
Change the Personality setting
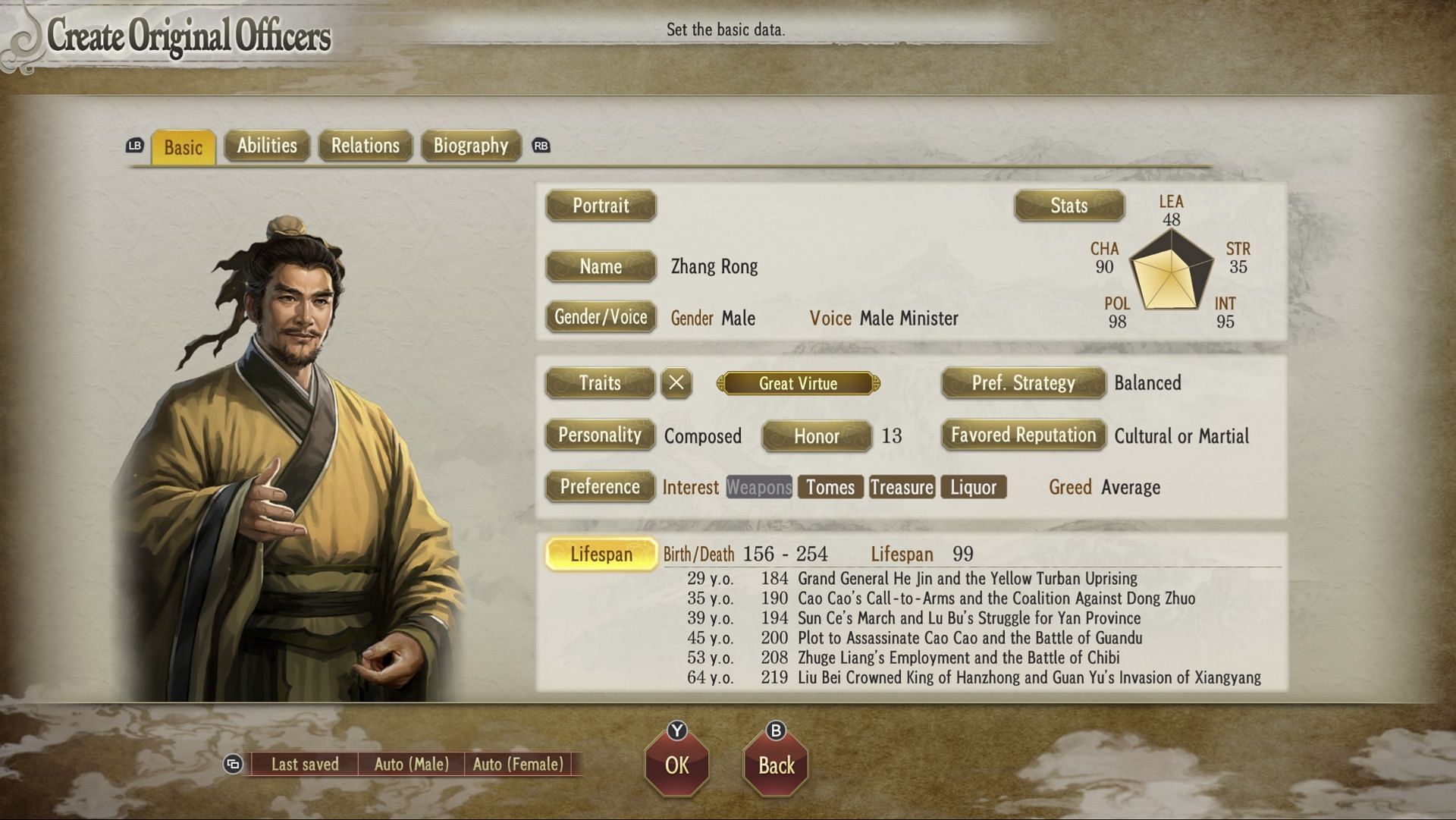[x=600, y=435]
